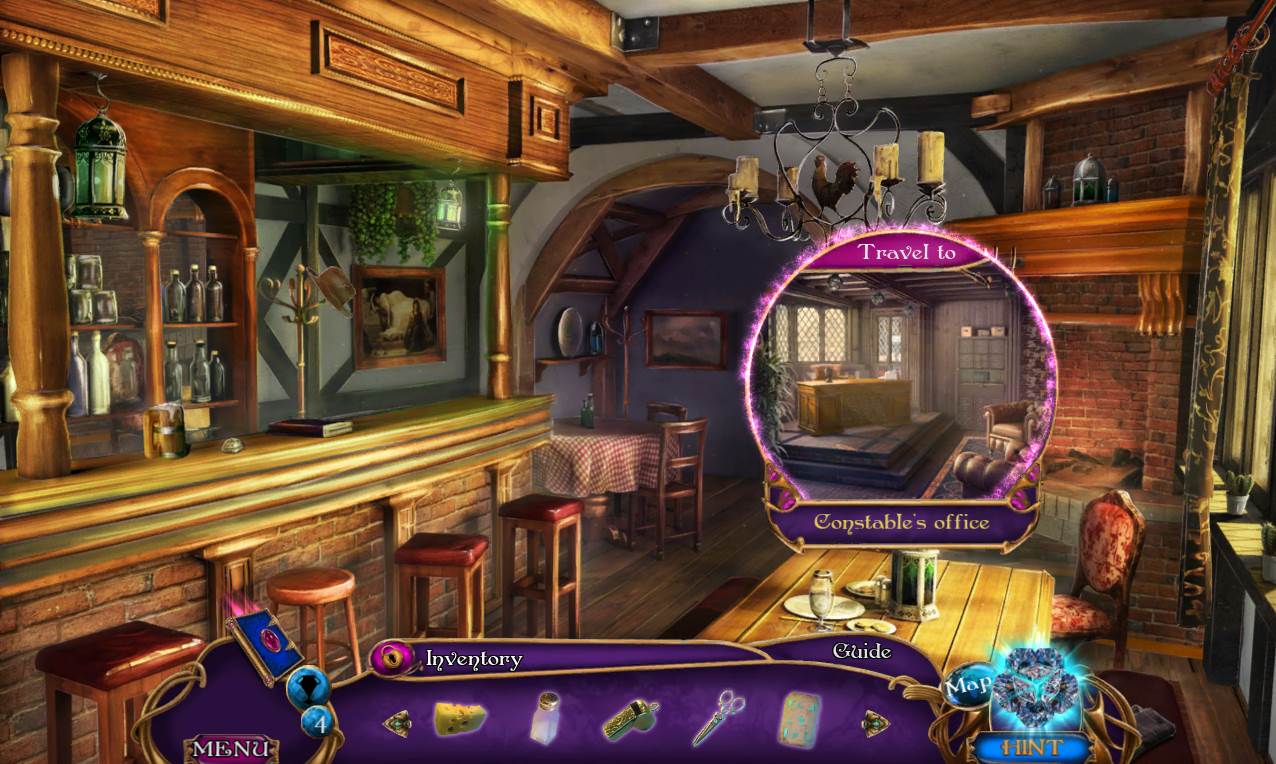Pick the golden whistle in inventory
The width and height of the screenshot is (1276, 764).
point(631,719)
